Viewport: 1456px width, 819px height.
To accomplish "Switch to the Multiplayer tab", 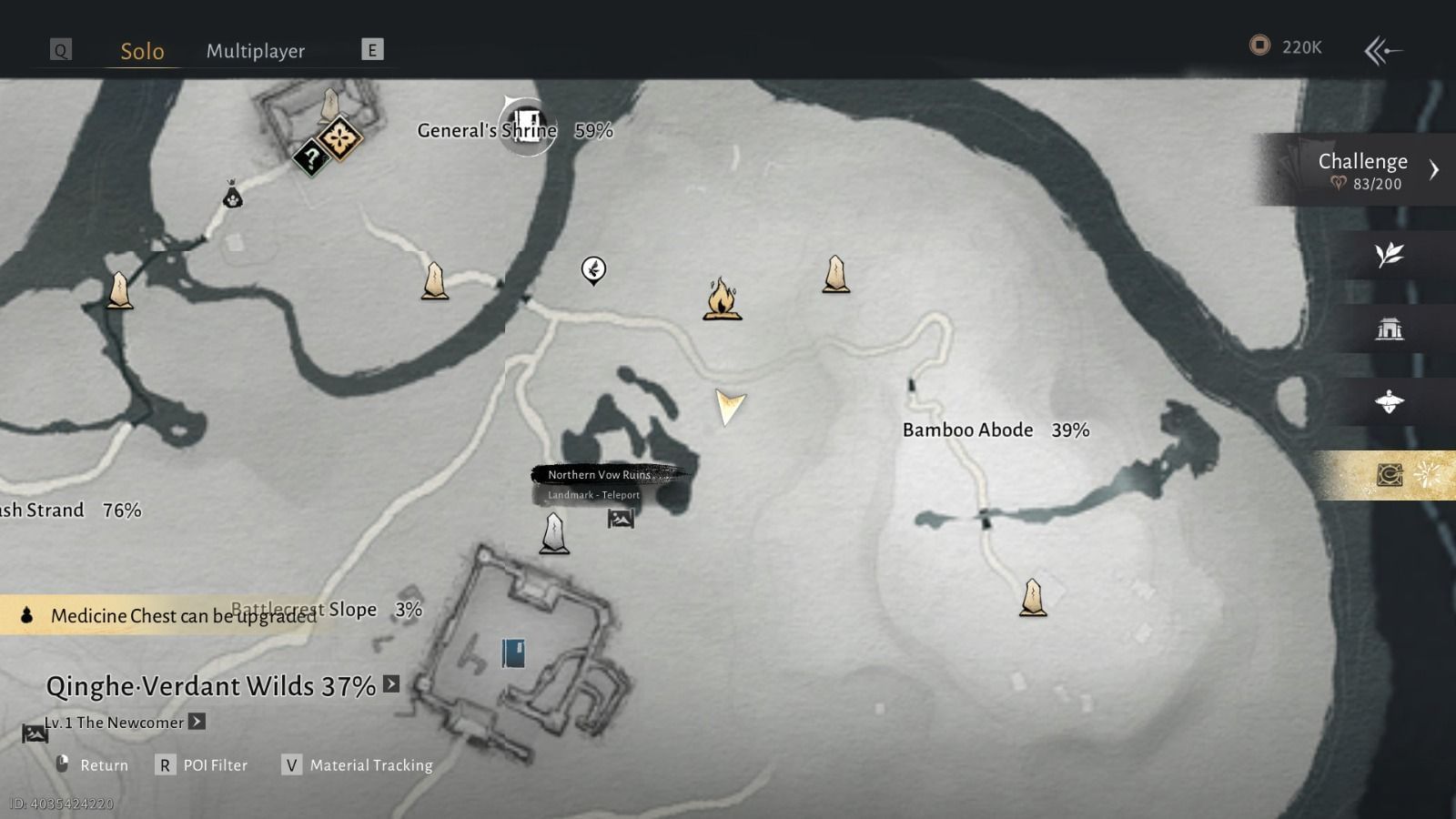I will pos(256,51).
